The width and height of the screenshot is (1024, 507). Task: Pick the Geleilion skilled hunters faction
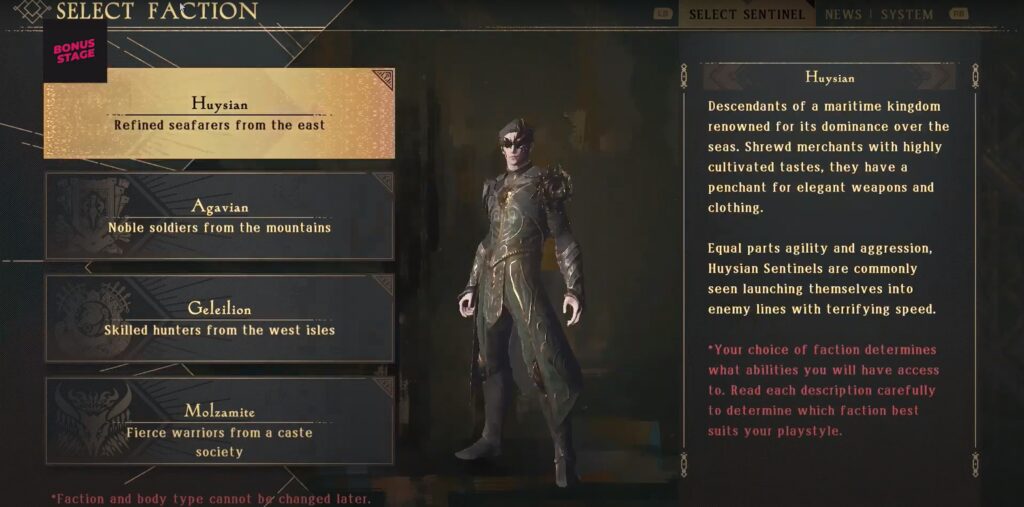coord(219,318)
